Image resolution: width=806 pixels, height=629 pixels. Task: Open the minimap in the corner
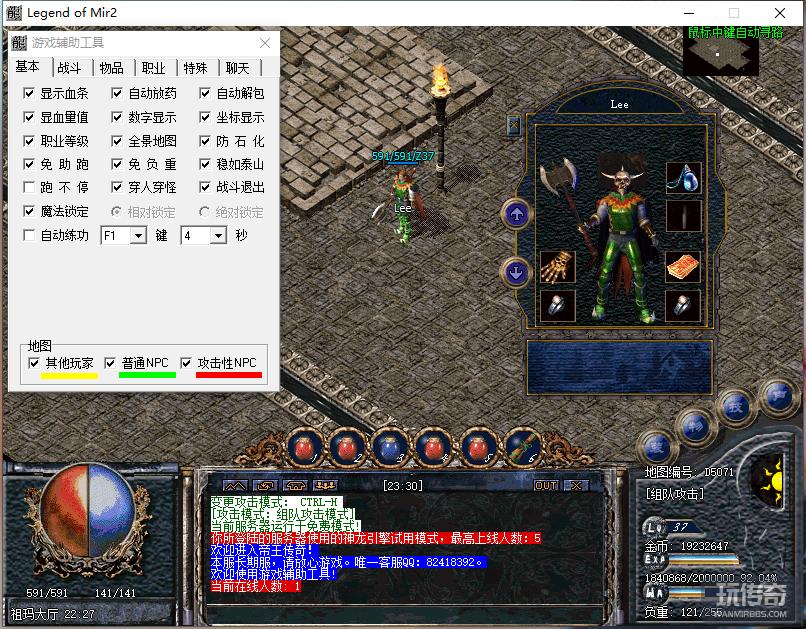[720, 52]
